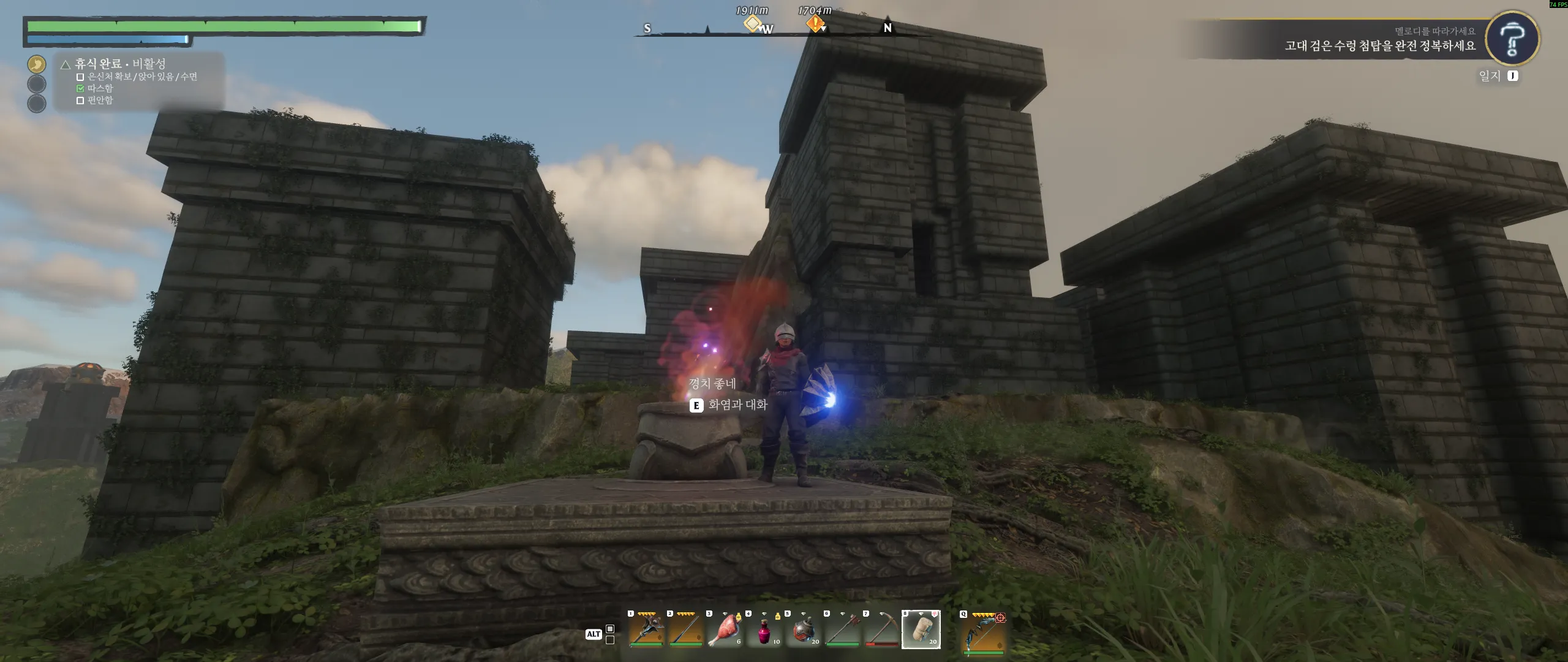Viewport: 1568px width, 662px height.
Task: Click the orange exclamation compass marker
Action: 815,23
